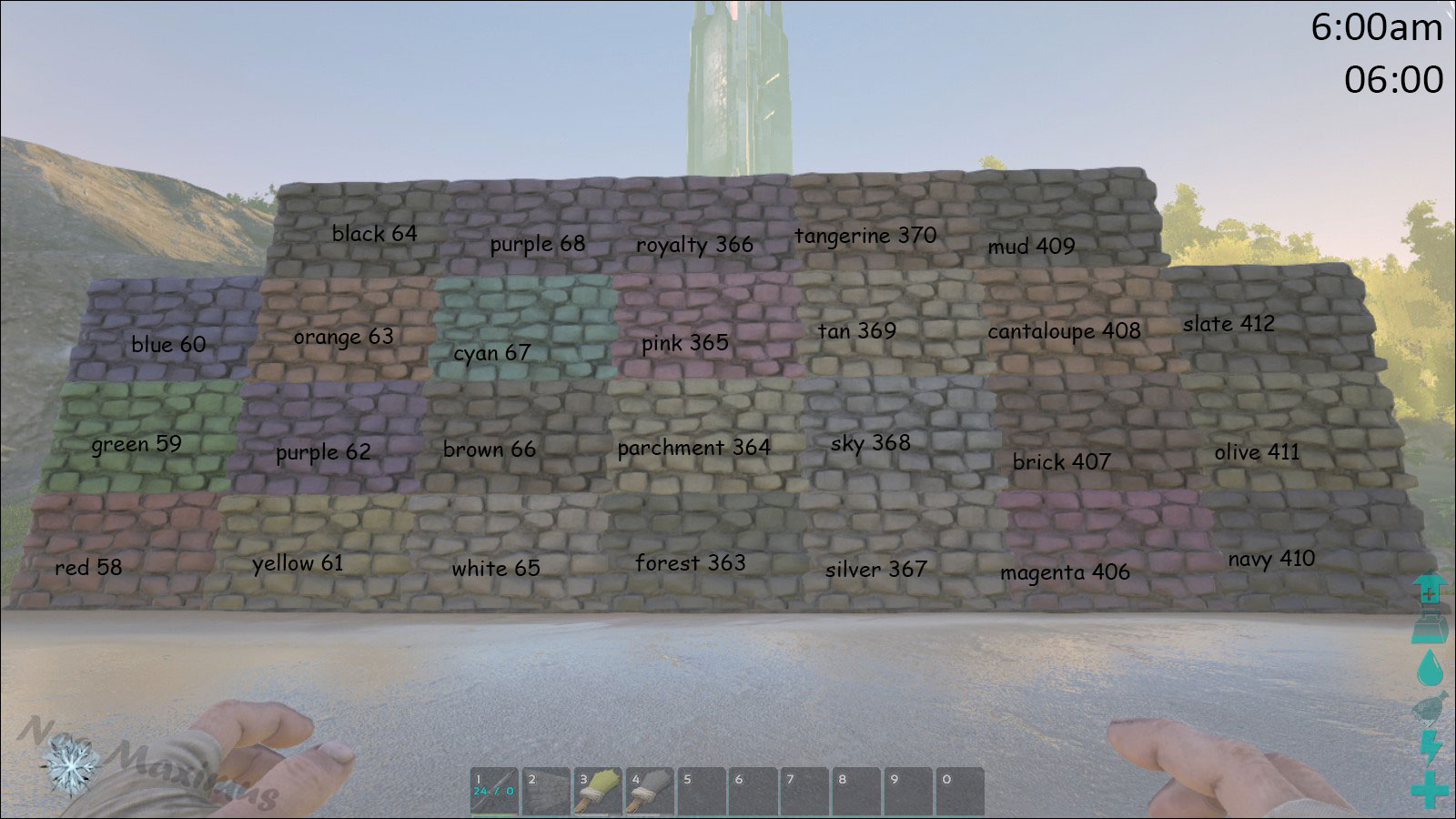This screenshot has width=1456, height=819.
Task: Click the water droplet hydration icon
Action: 1431,666
